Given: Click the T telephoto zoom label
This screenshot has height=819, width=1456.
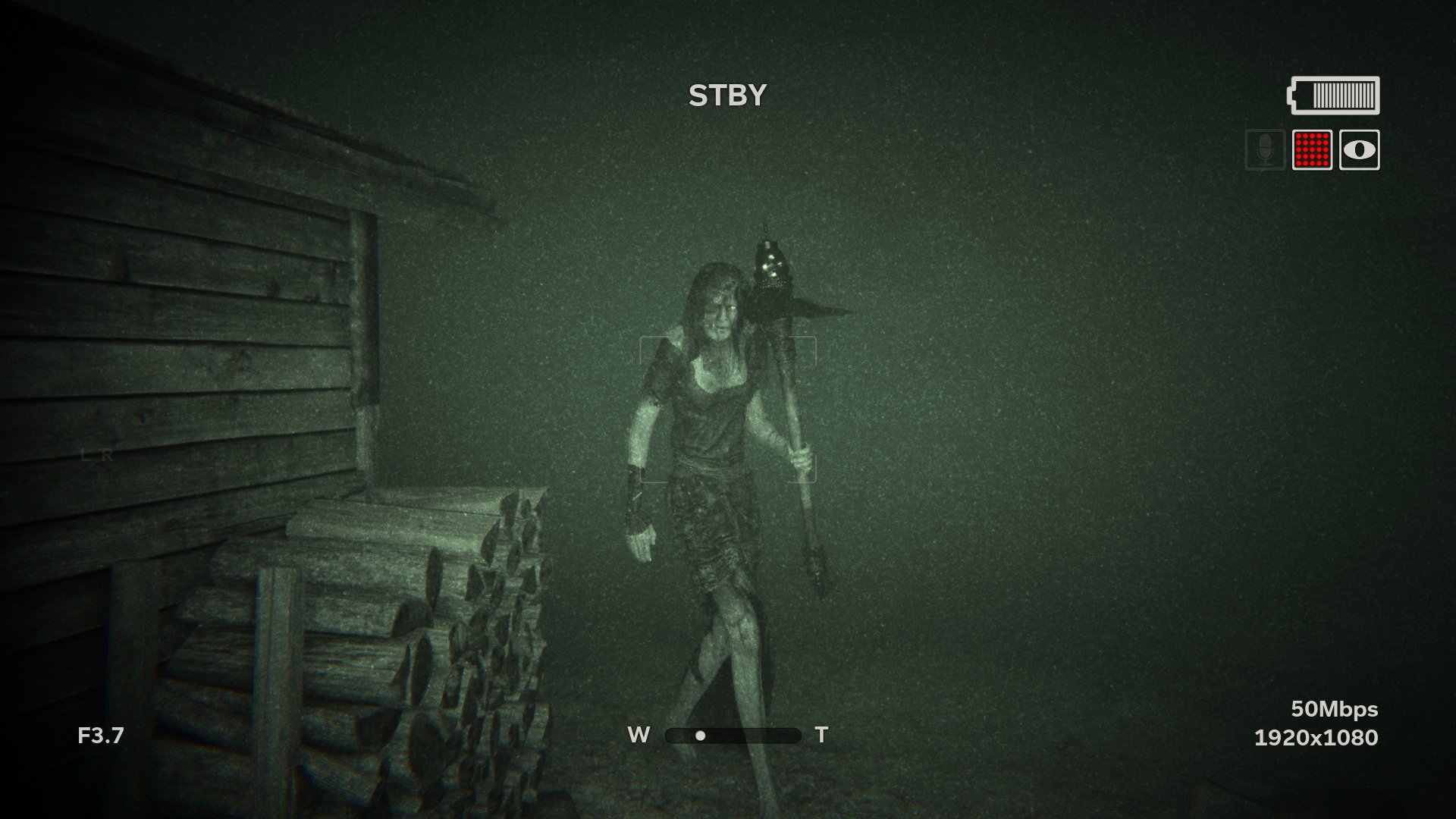Looking at the screenshot, I should 821,734.
